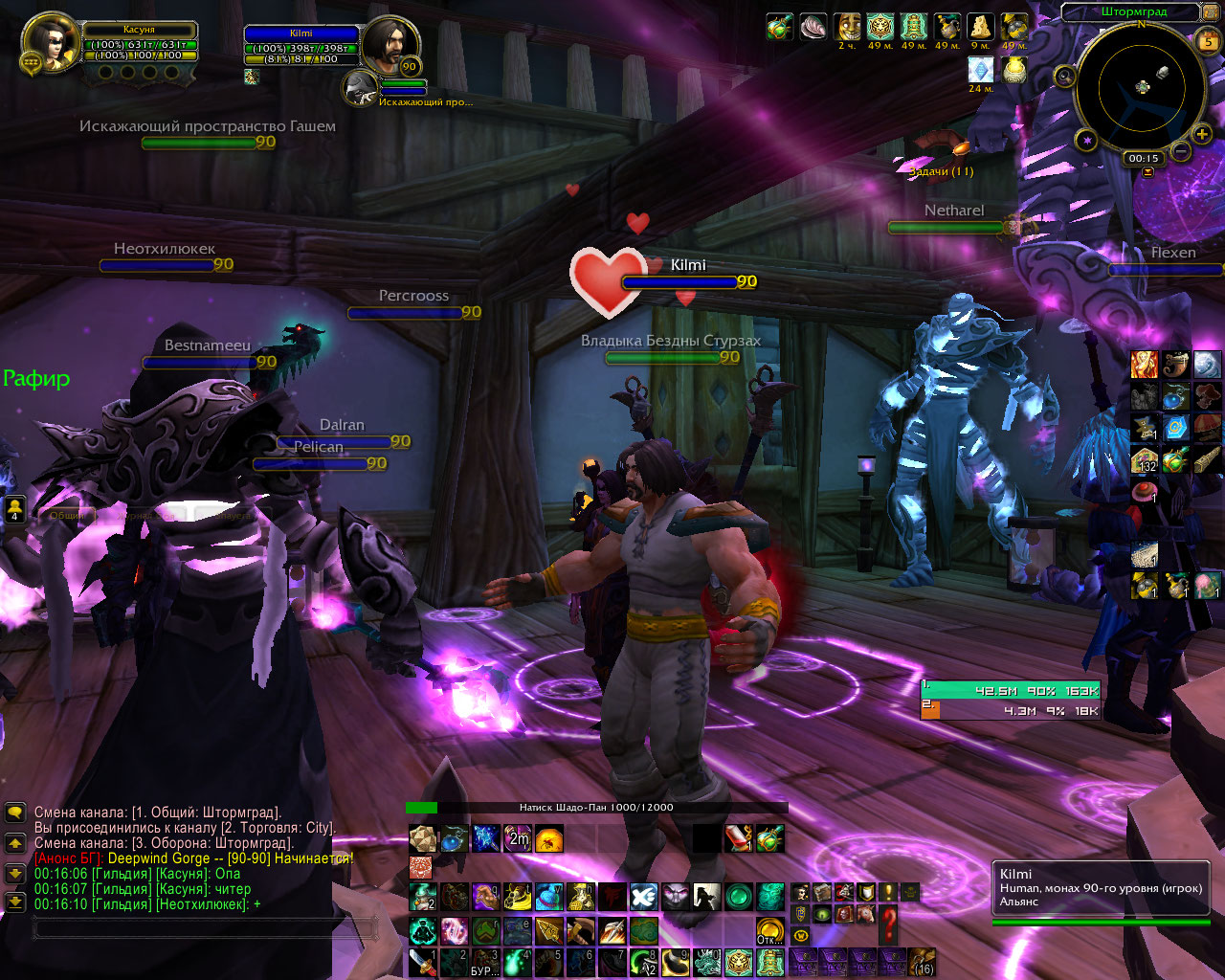Screen dimensions: 1225x980
Task: Select the Общий chat tab
Action: pyautogui.click(x=67, y=515)
